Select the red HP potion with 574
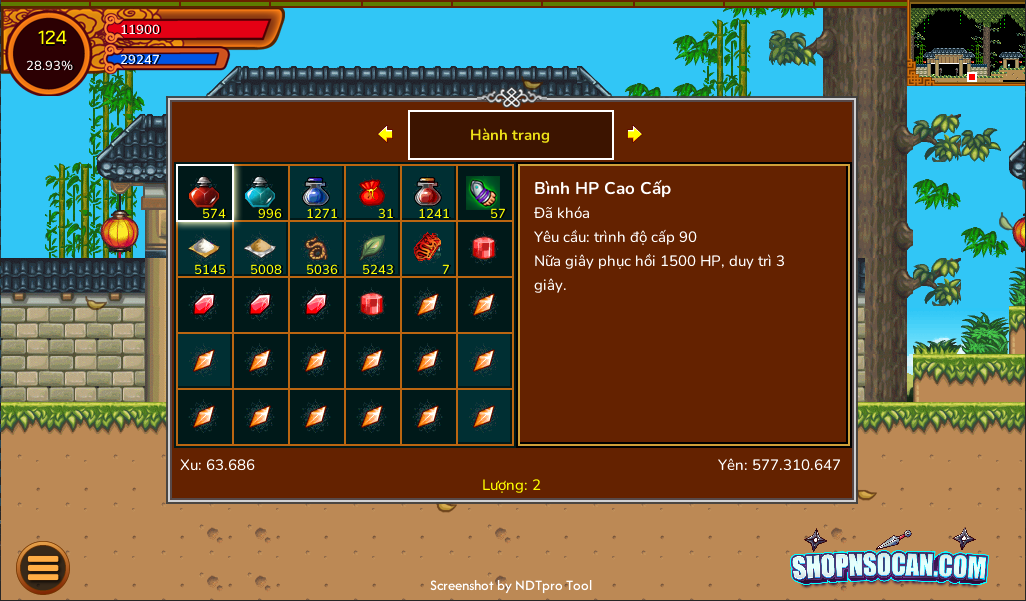Image resolution: width=1026 pixels, height=601 pixels. 205,193
